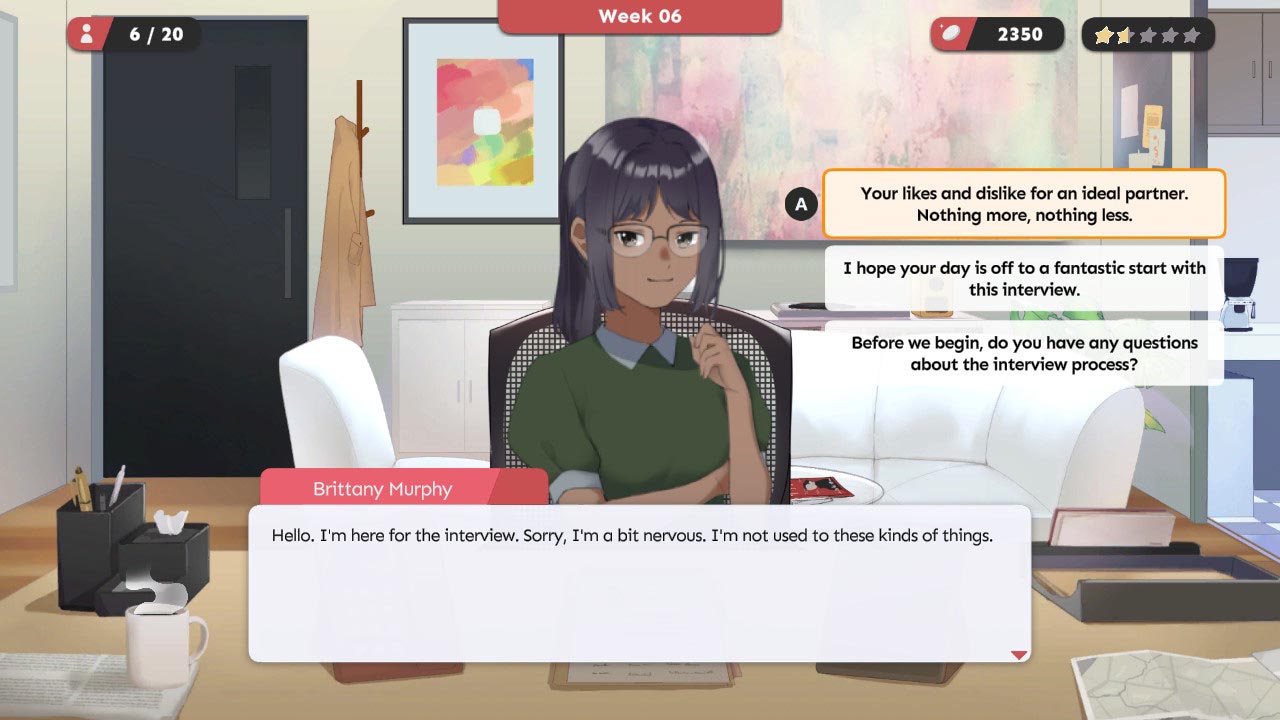Click the red advance arrow in the dialogue box
The height and width of the screenshot is (720, 1280).
(x=1019, y=654)
